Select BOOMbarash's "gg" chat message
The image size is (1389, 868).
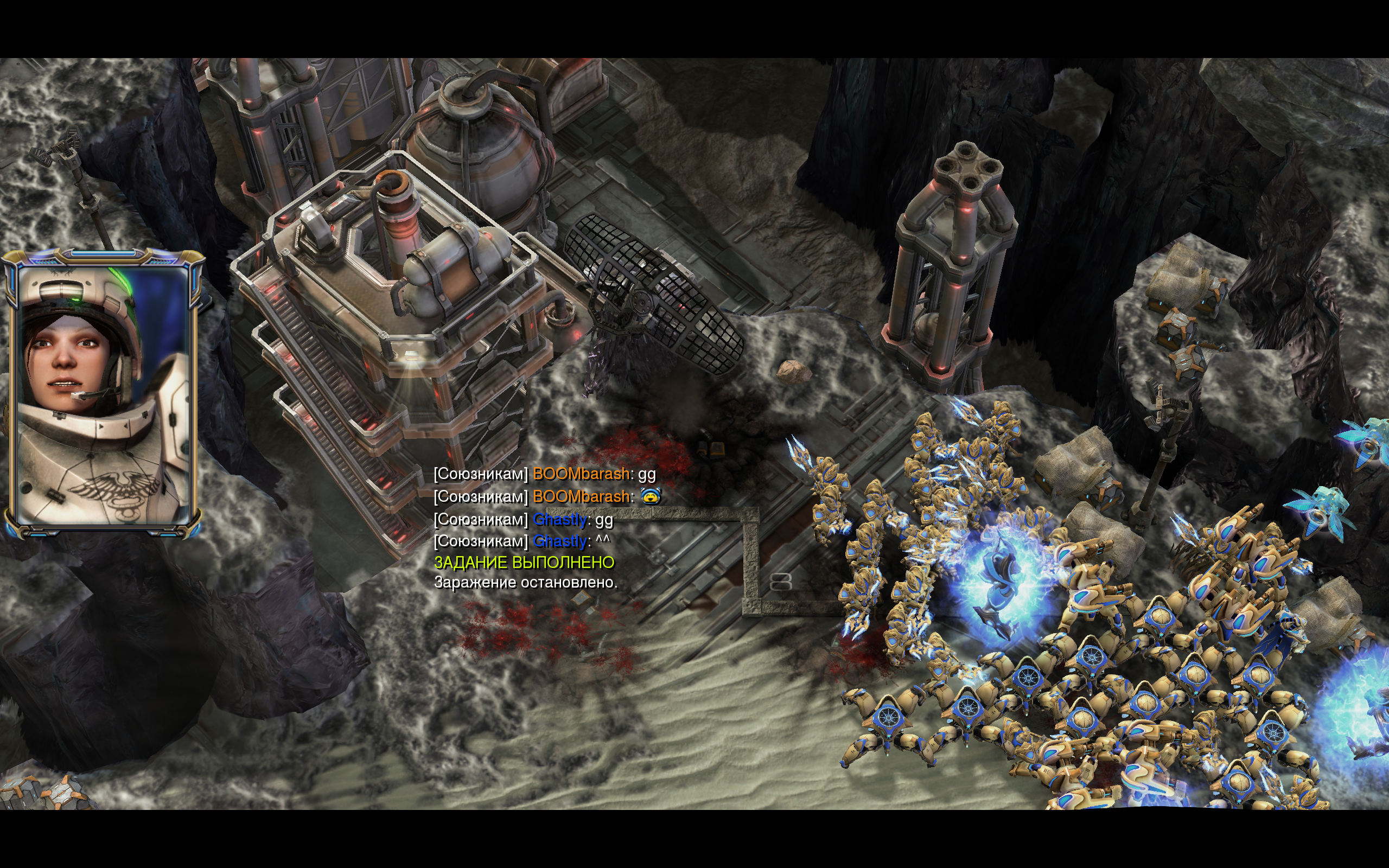544,474
